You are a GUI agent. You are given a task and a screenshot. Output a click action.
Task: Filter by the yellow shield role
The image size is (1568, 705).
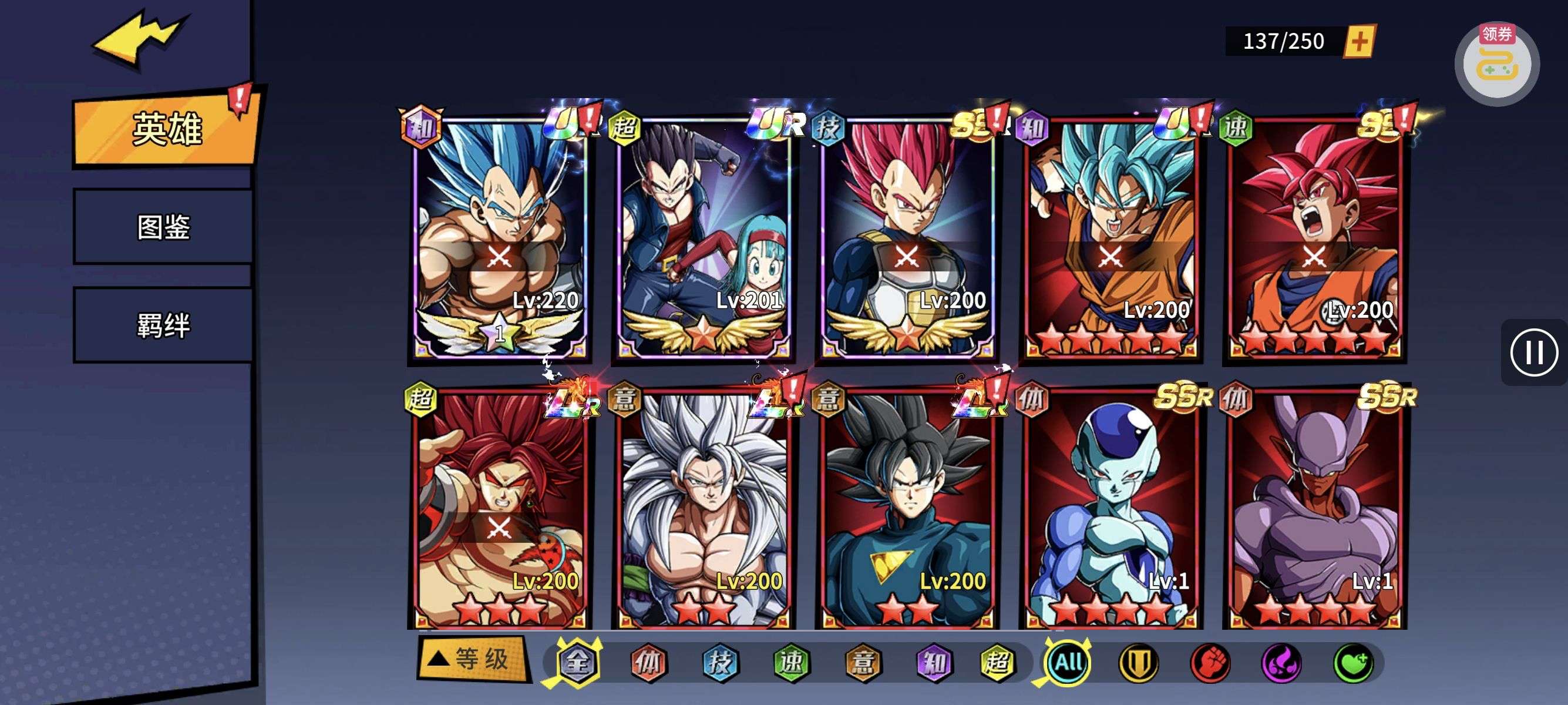(x=1139, y=662)
